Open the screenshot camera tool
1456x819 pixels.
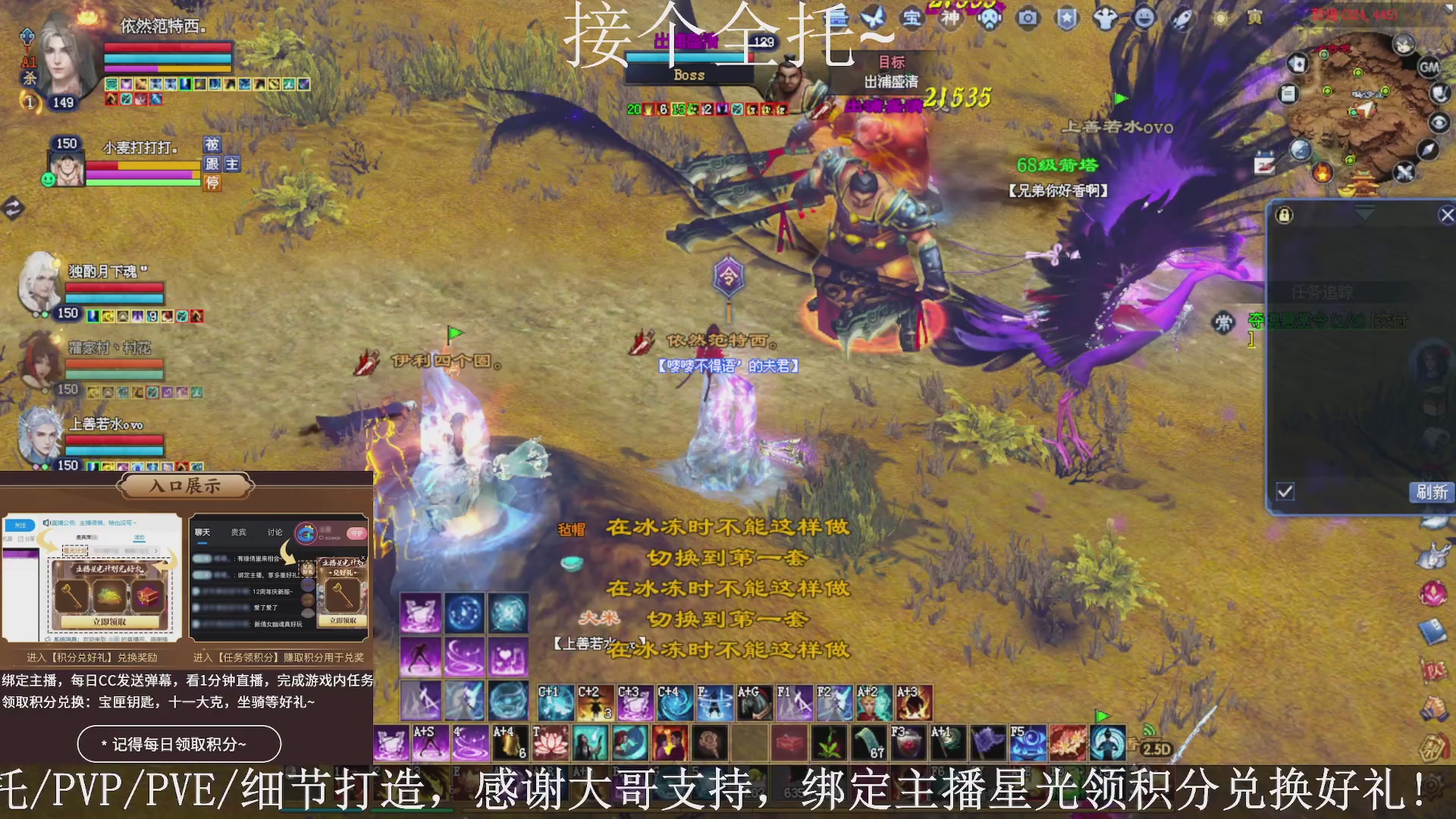1028,19
